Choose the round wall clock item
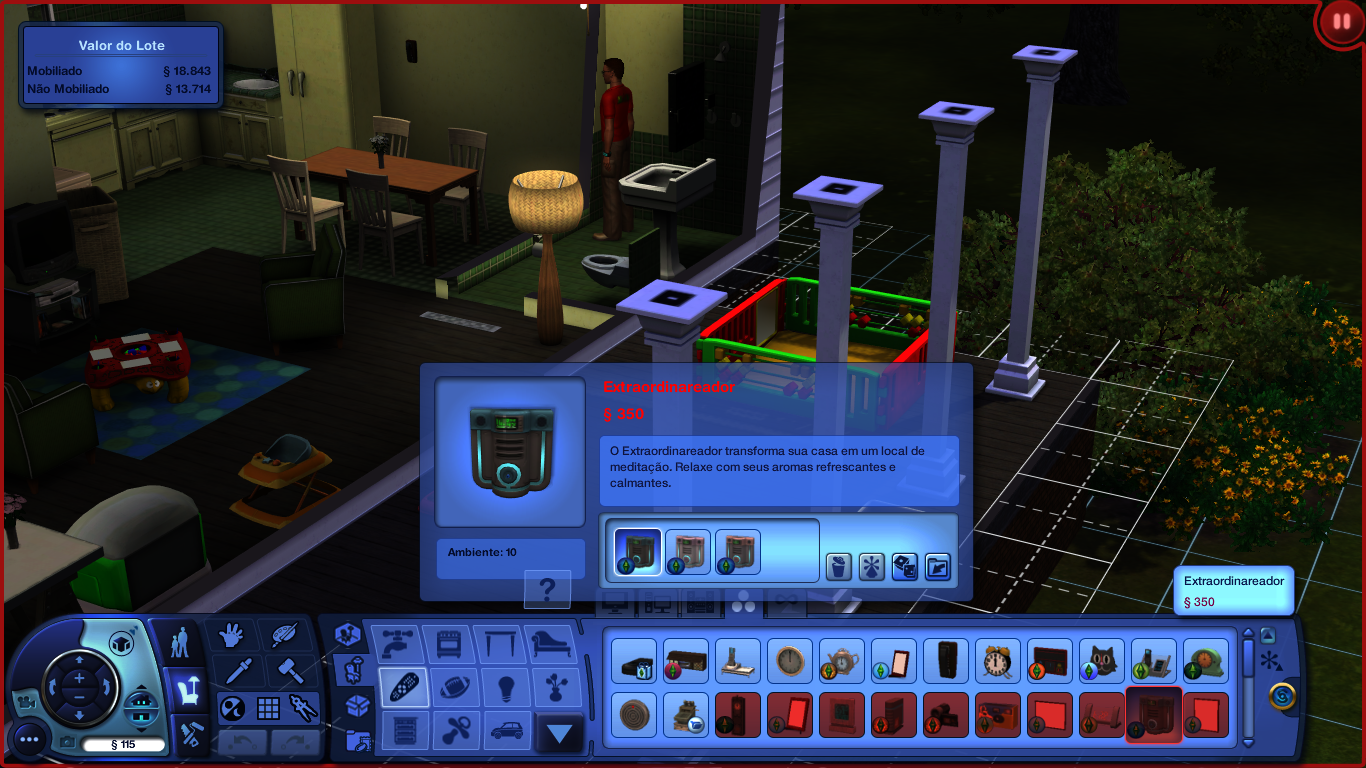The width and height of the screenshot is (1366, 768). (x=790, y=661)
